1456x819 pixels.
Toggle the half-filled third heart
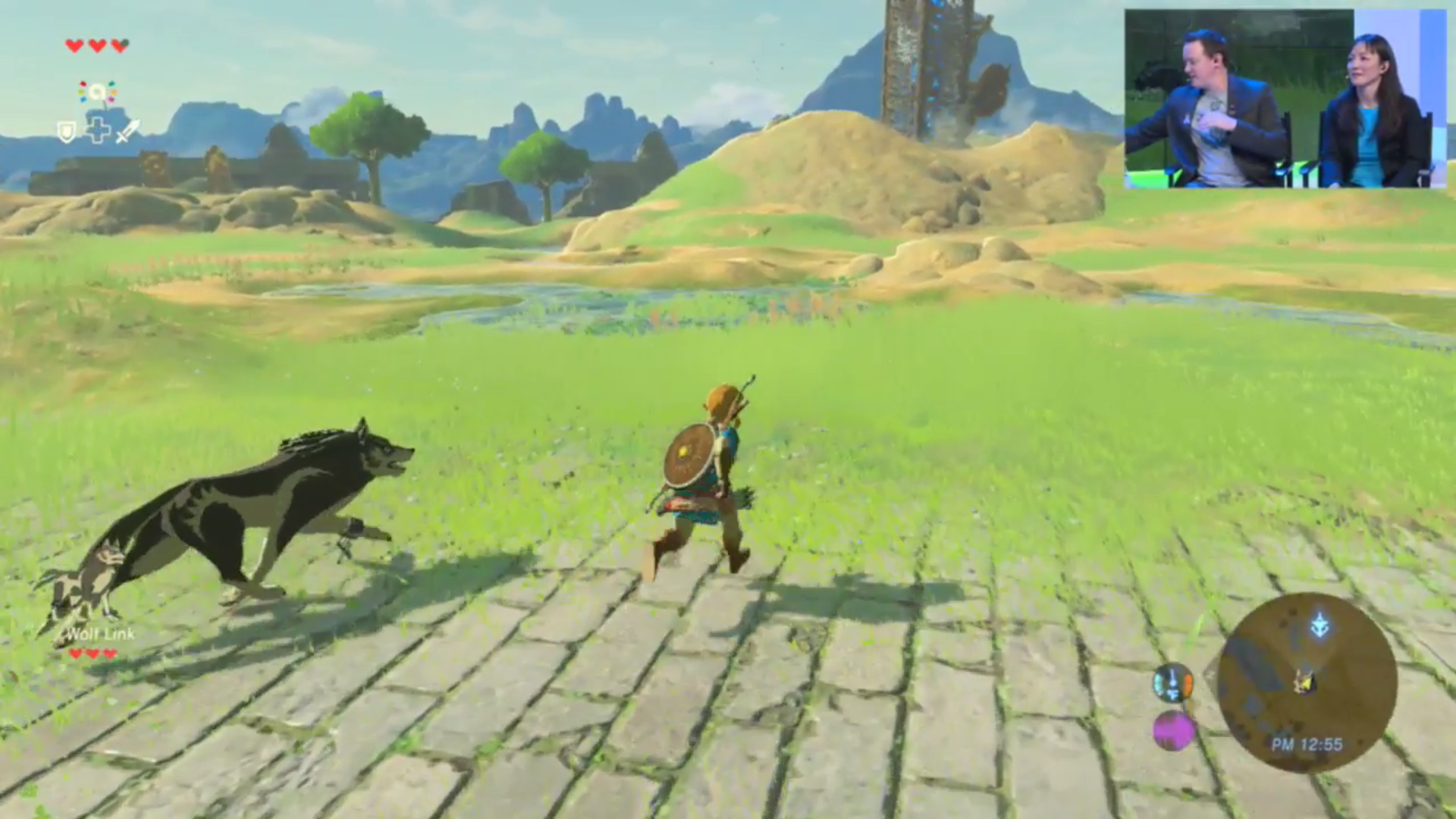tap(120, 46)
